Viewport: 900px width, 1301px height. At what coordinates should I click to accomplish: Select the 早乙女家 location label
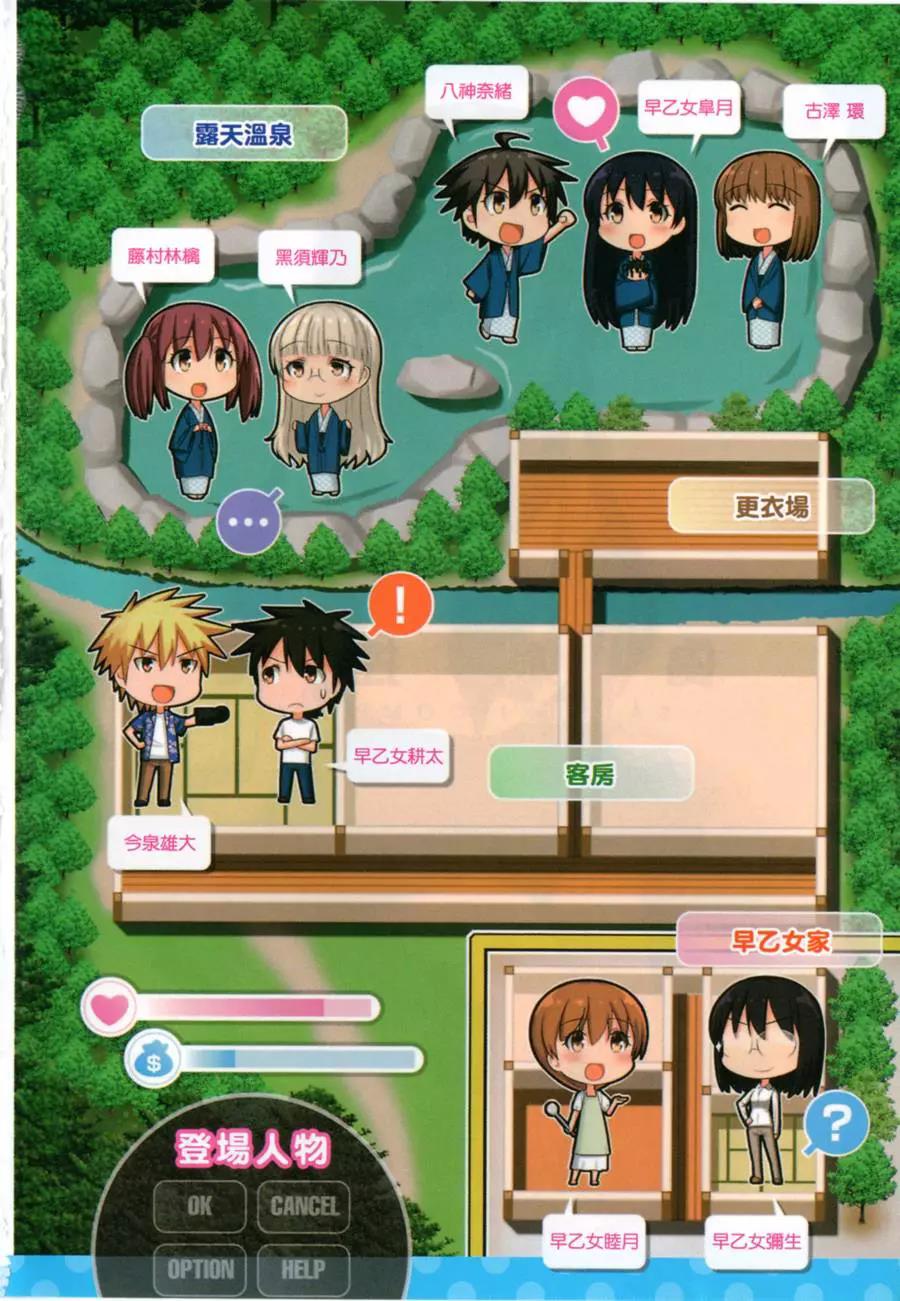(x=779, y=940)
